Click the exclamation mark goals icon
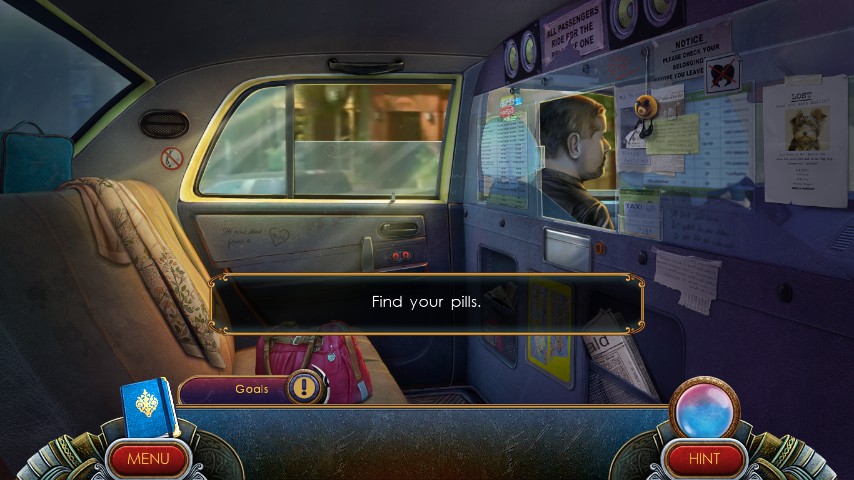This screenshot has height=480, width=854. point(305,387)
